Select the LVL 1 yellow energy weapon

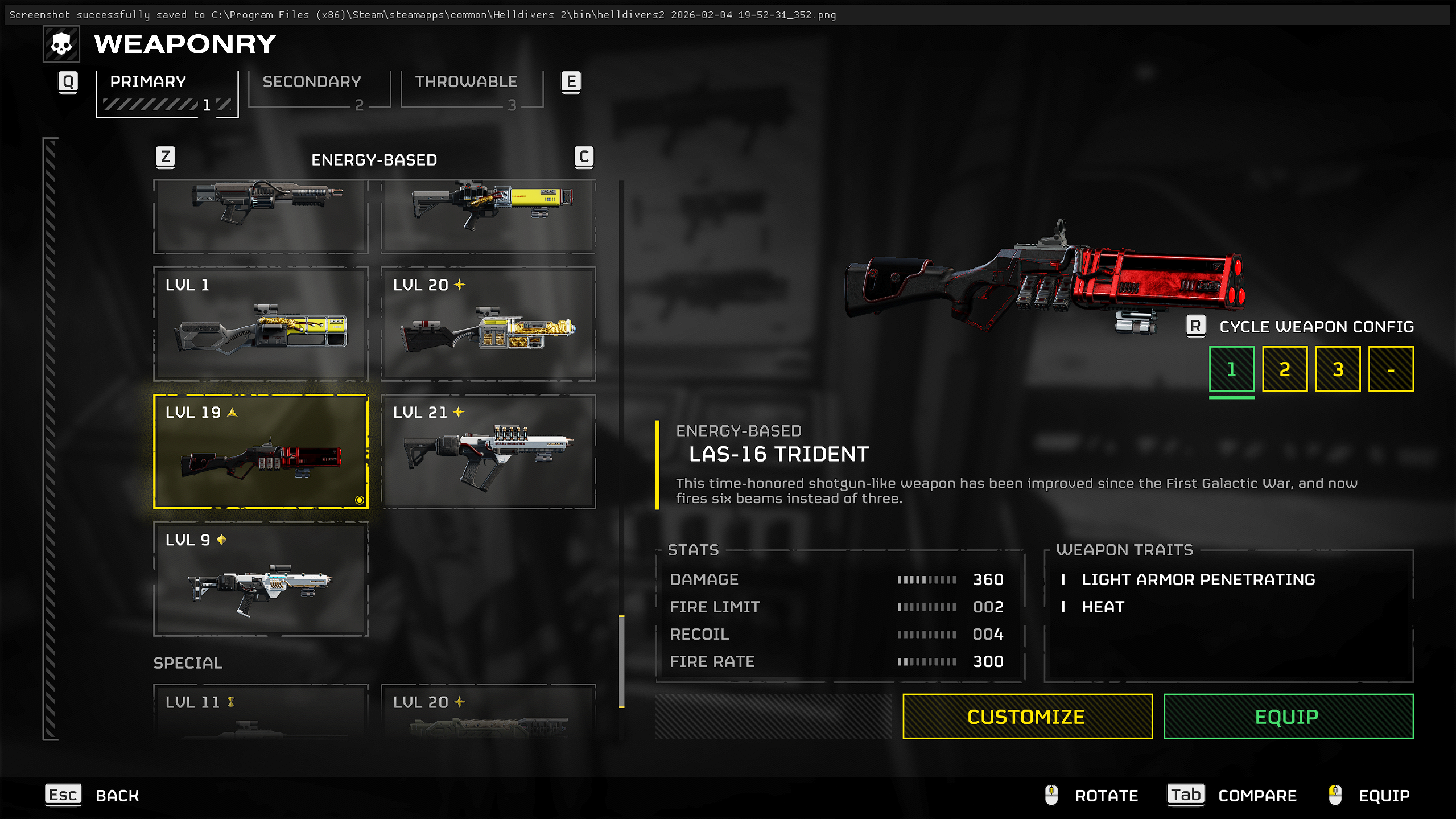(x=261, y=324)
